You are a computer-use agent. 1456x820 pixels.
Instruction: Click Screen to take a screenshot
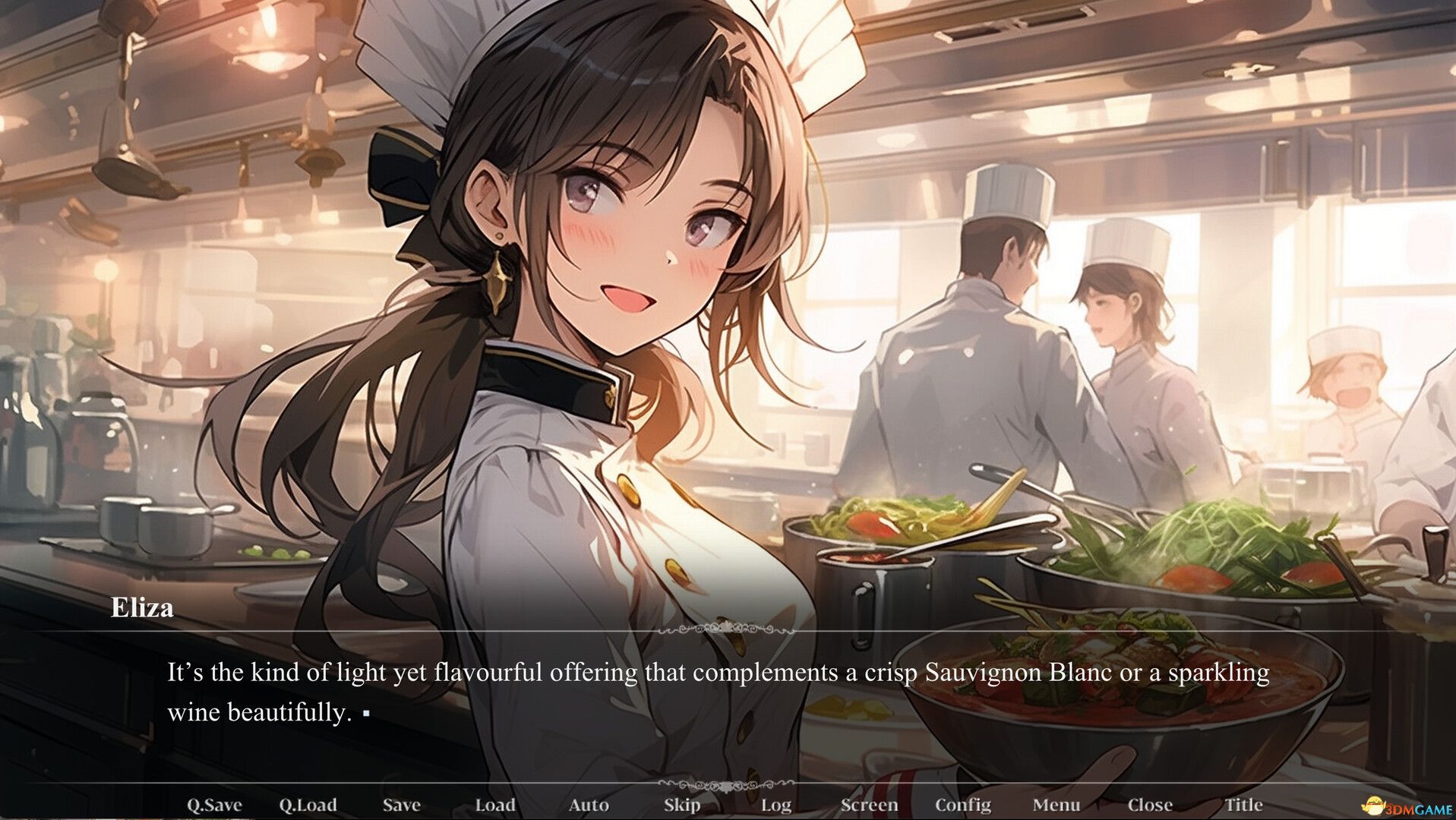pos(871,804)
